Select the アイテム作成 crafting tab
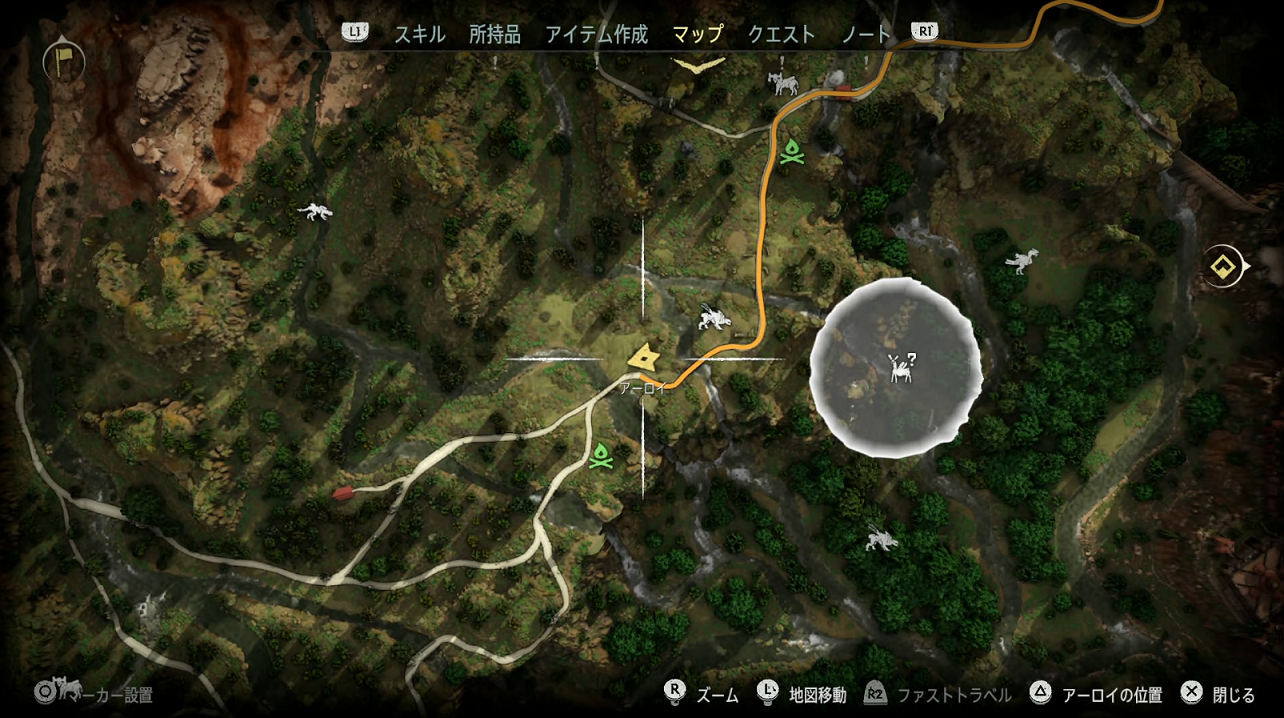The image size is (1284, 718). (x=597, y=34)
